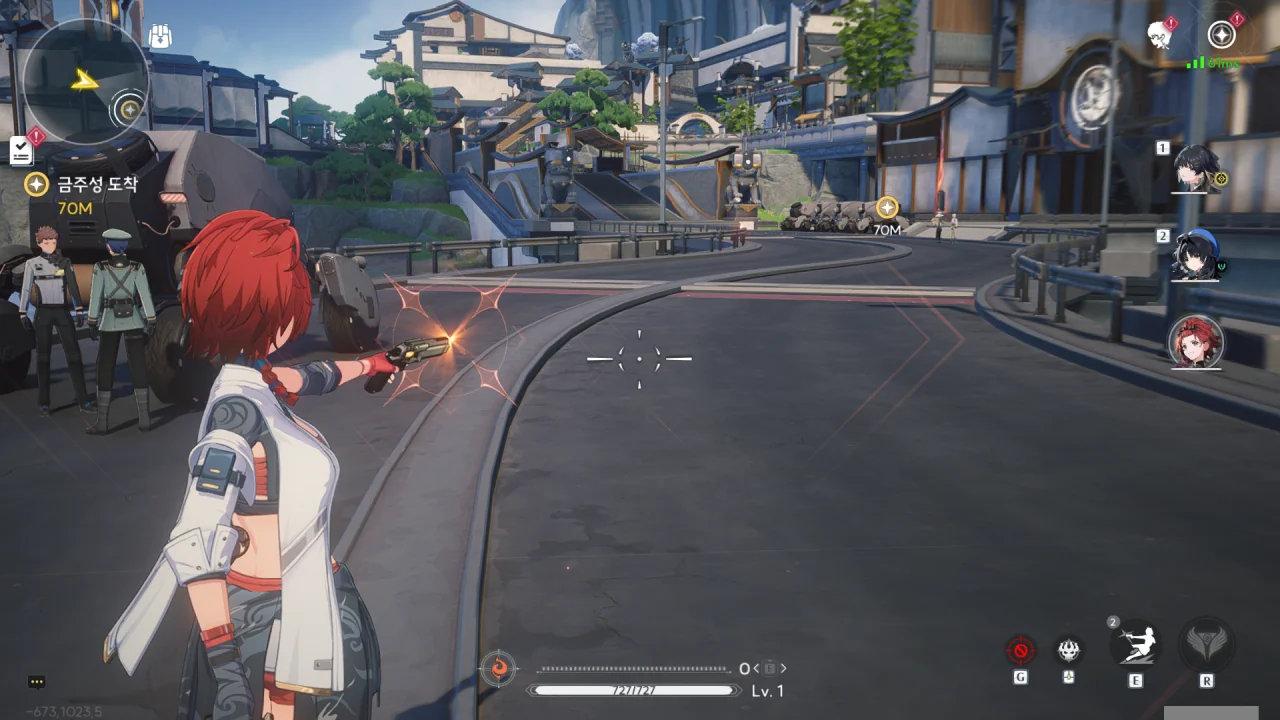Viewport: 1280px width, 720px height.
Task: Click the orange swirl weapon icon
Action: (x=497, y=667)
